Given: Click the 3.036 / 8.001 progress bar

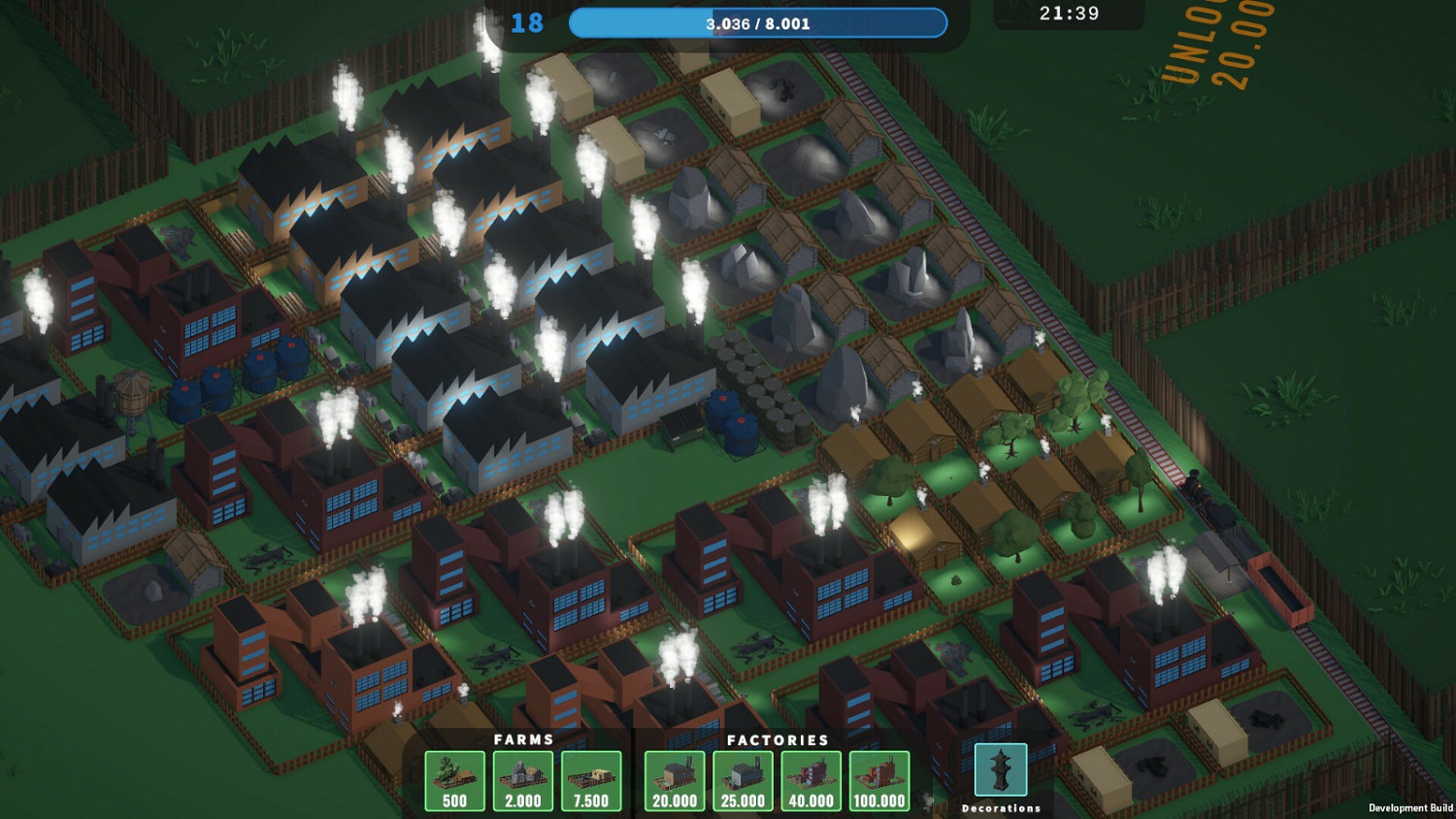Looking at the screenshot, I should [x=761, y=23].
